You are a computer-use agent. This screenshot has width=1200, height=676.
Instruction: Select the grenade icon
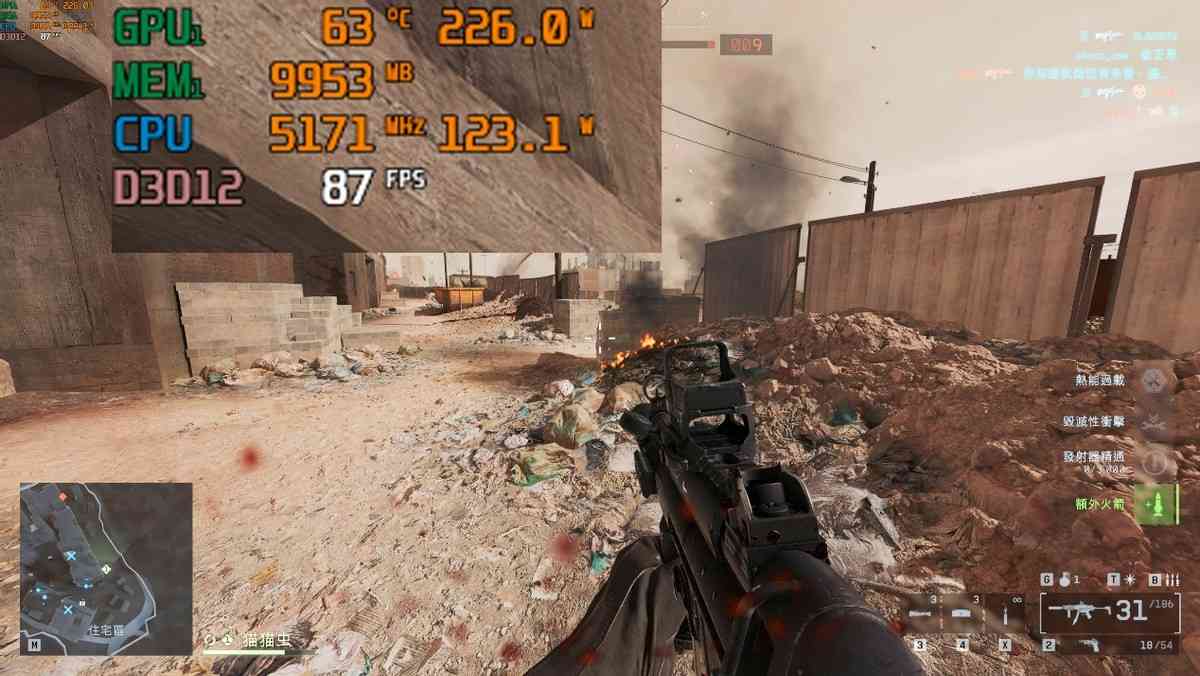pos(1062,579)
